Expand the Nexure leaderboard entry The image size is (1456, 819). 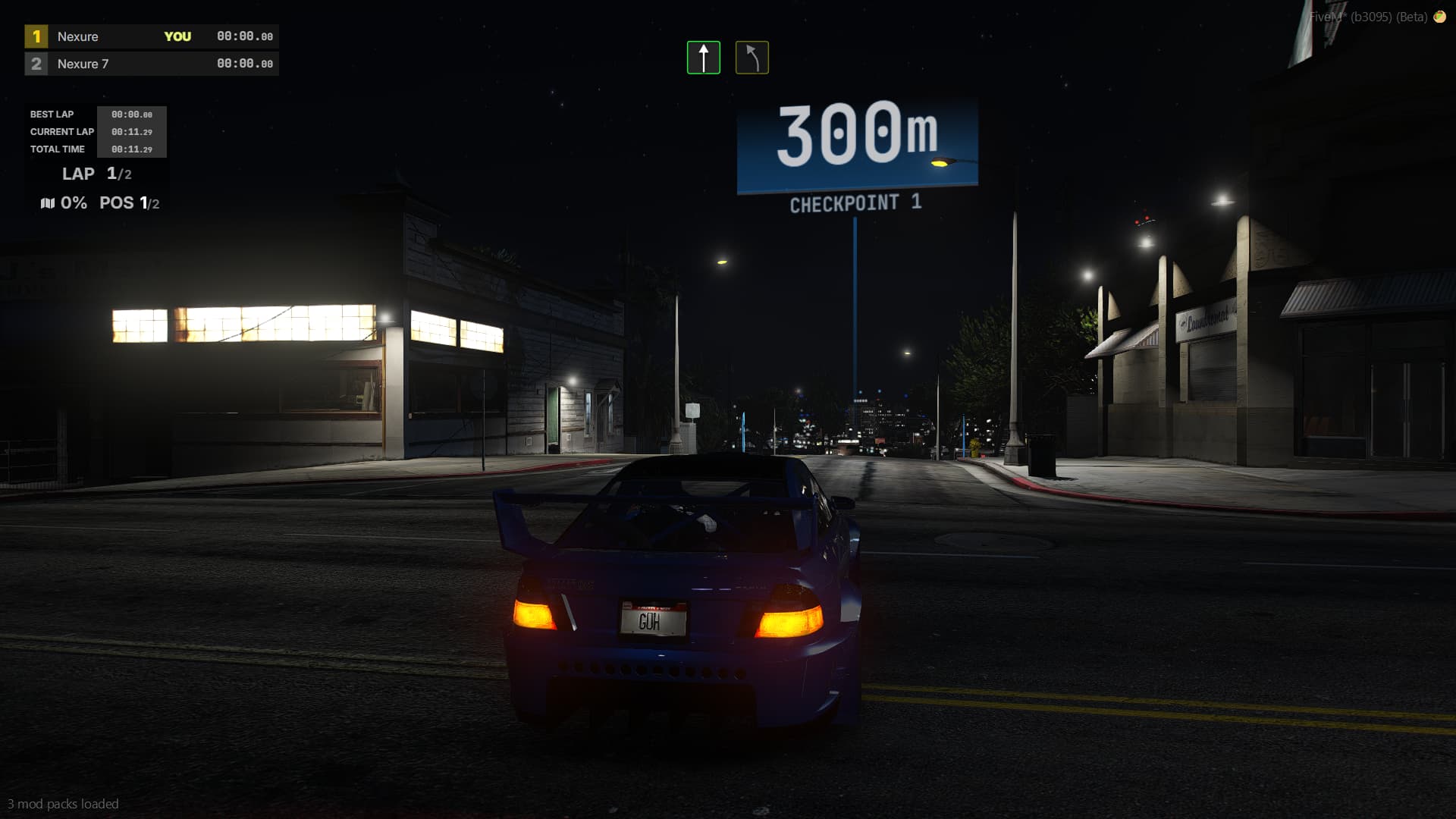[x=77, y=36]
